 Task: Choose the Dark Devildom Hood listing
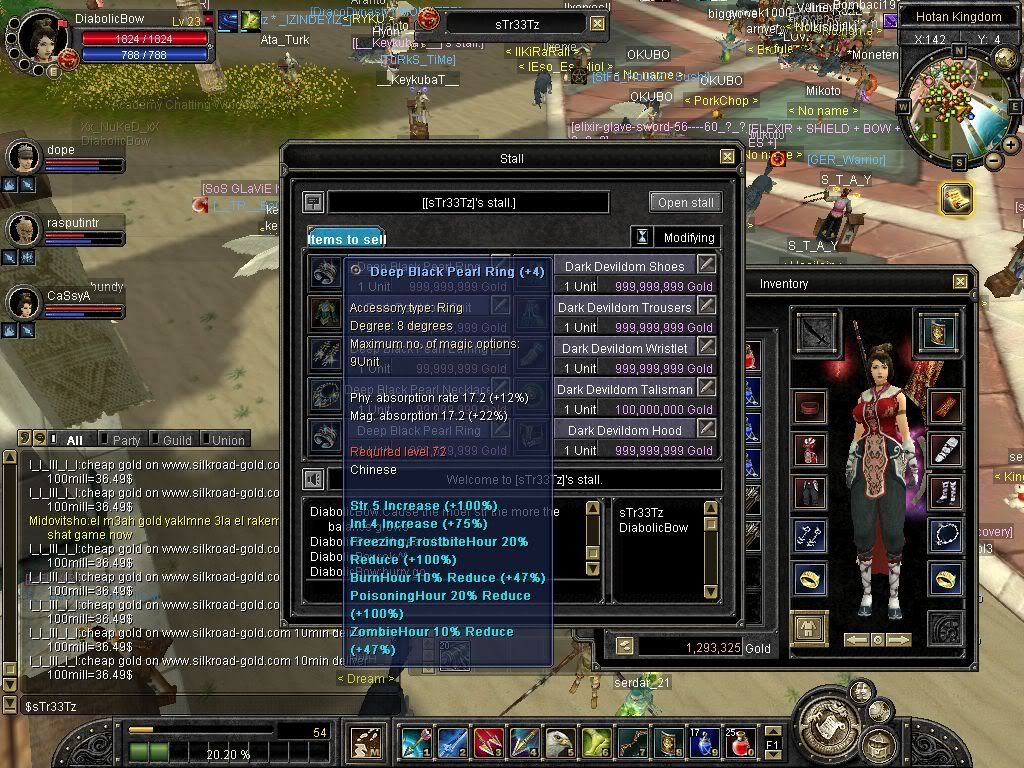(624, 431)
